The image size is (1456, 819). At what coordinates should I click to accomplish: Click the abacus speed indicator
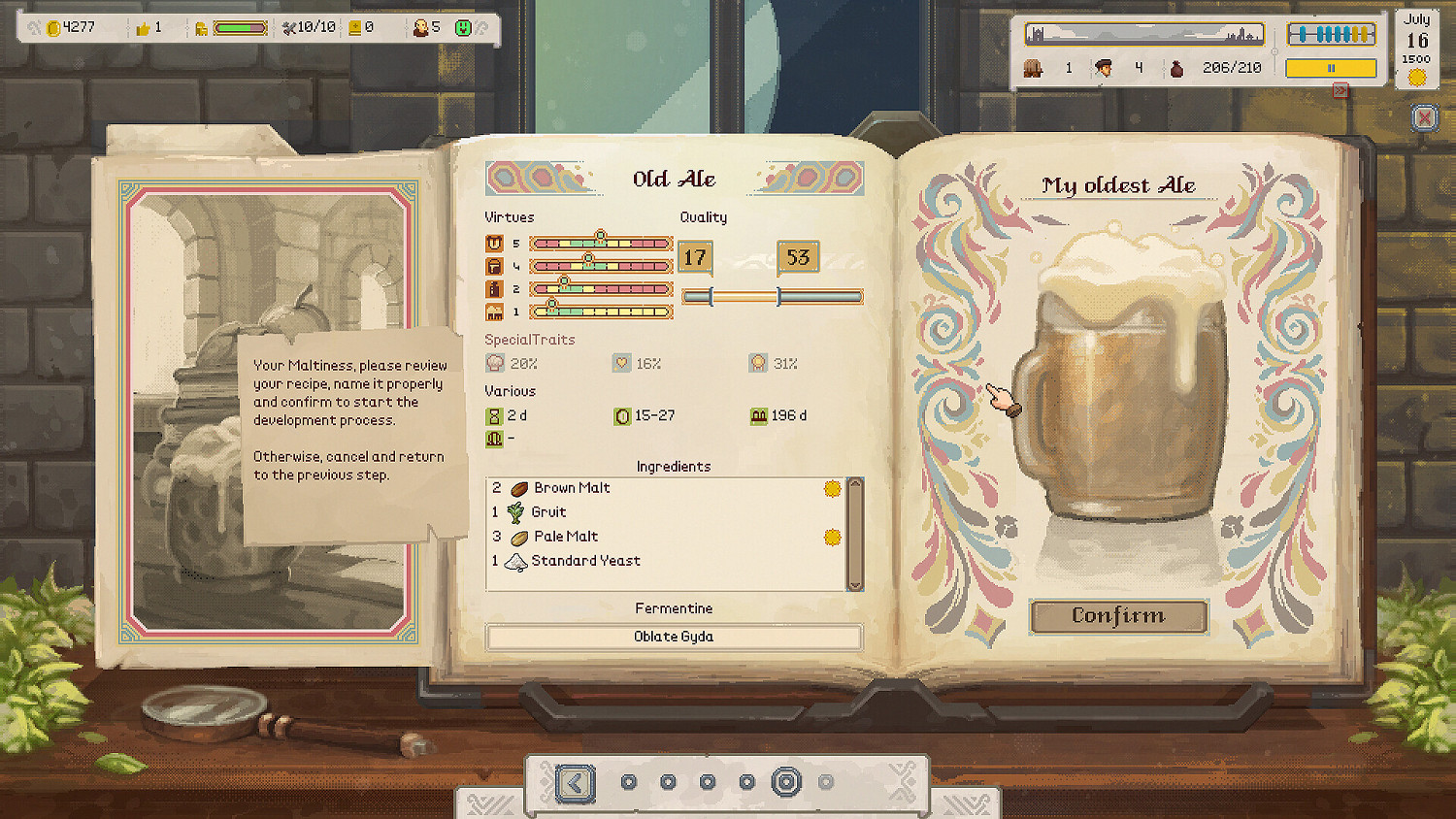(x=1331, y=35)
